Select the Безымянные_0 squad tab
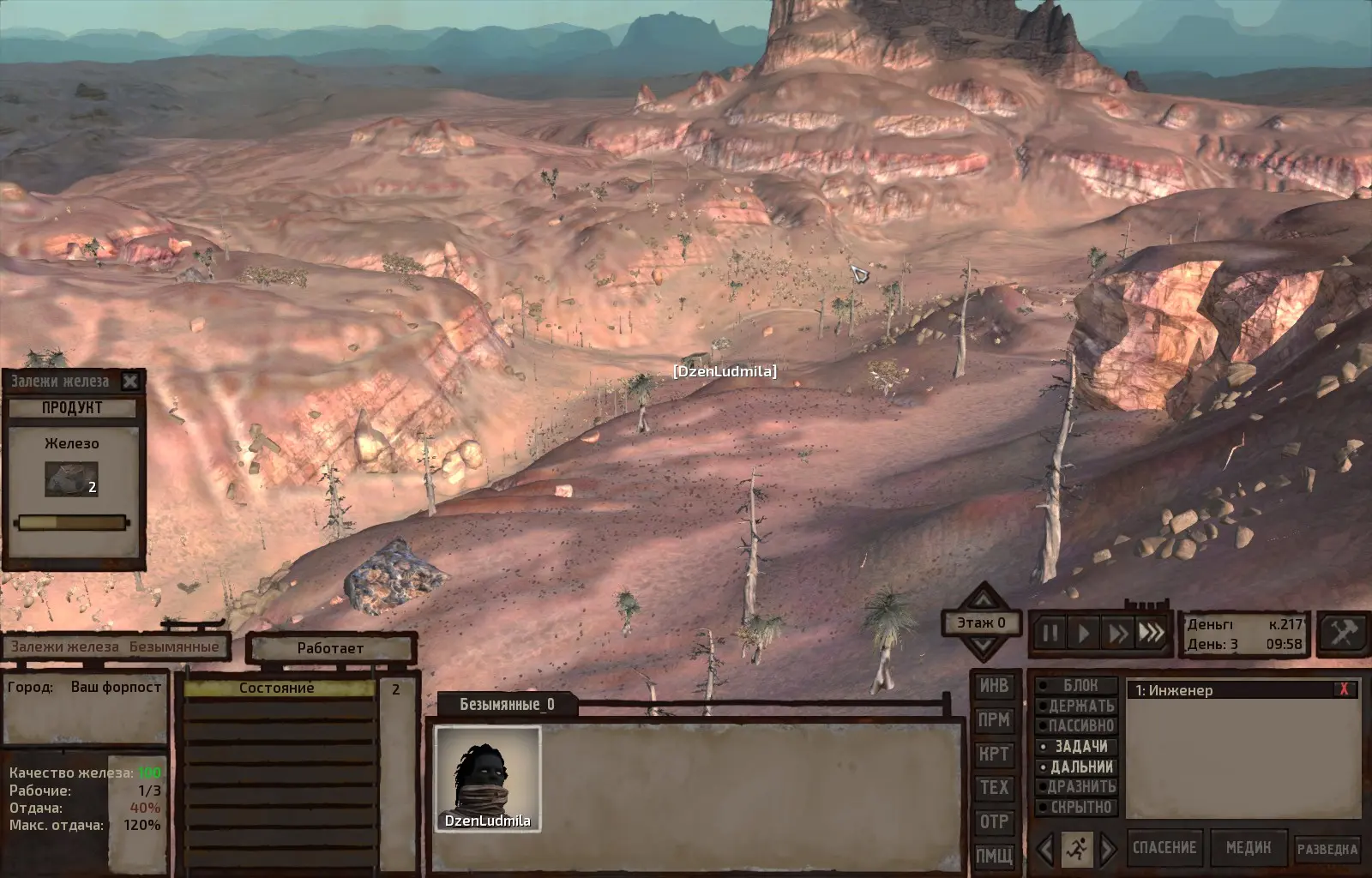Image resolution: width=1372 pixels, height=878 pixels. tap(507, 705)
